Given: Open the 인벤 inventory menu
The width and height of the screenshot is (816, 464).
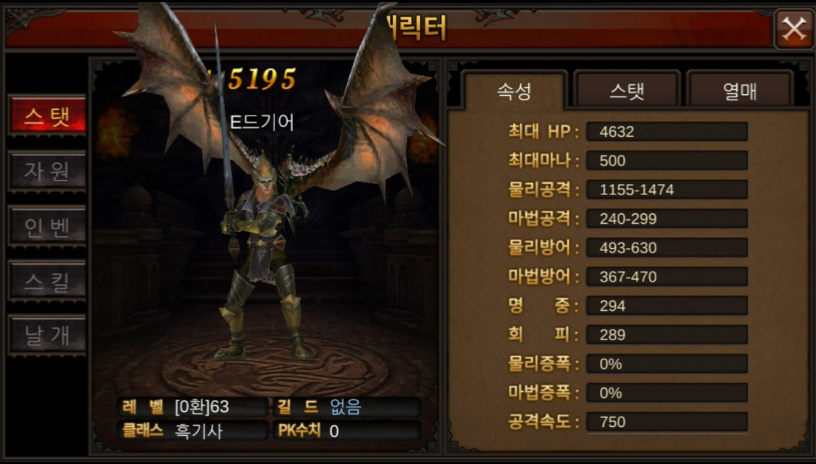Looking at the screenshot, I should (47, 226).
